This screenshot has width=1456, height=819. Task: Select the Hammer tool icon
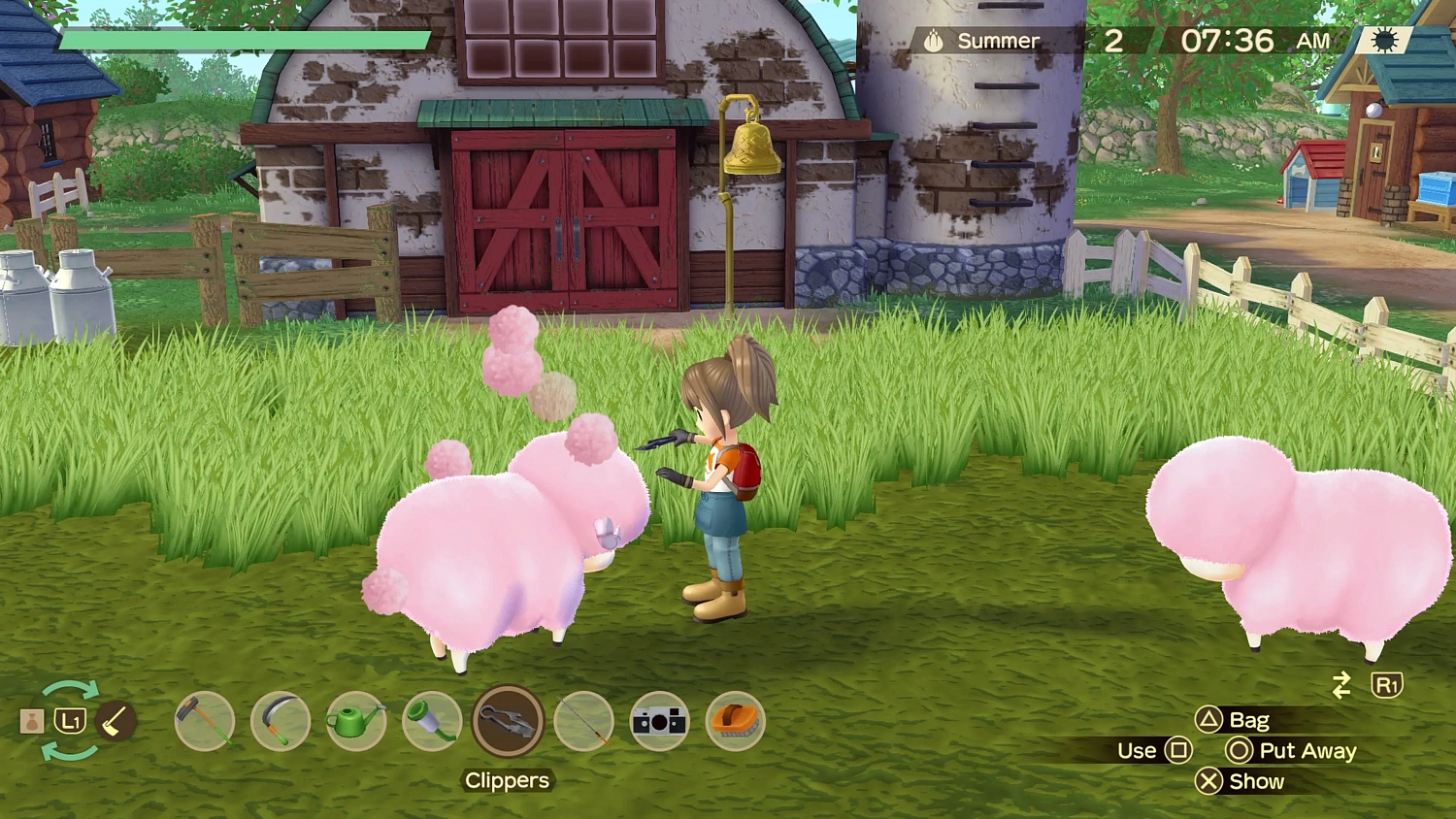coord(206,720)
